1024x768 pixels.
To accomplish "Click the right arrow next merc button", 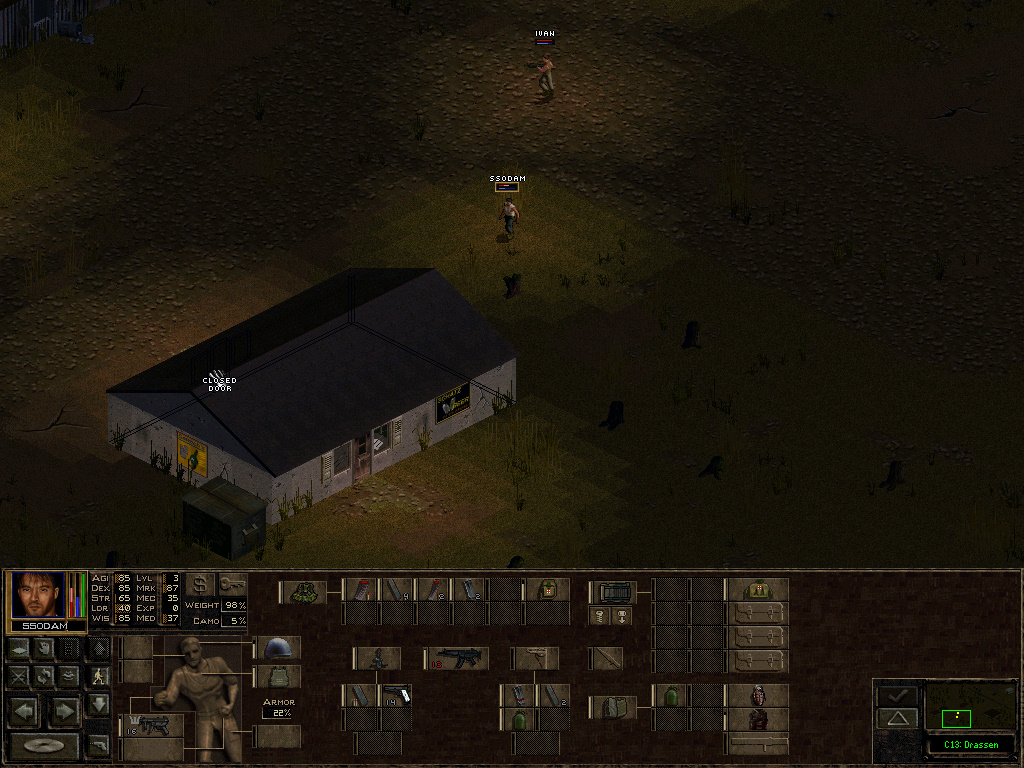I will pyautogui.click(x=63, y=712).
